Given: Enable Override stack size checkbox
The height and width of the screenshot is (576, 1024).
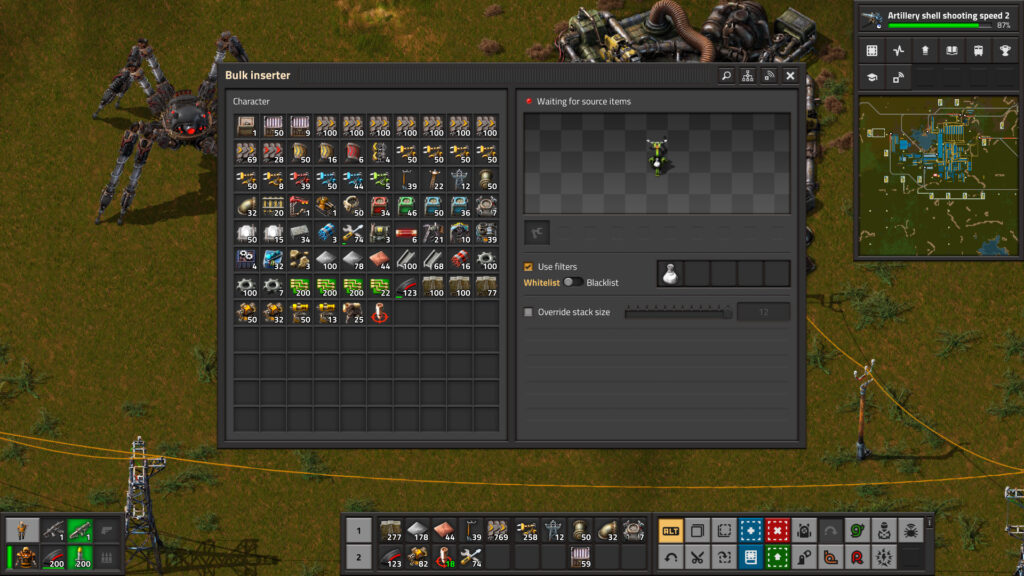Looking at the screenshot, I should click(529, 312).
